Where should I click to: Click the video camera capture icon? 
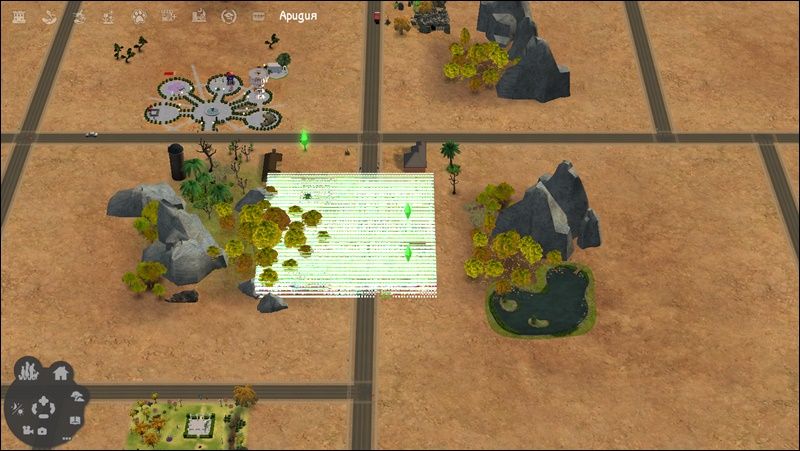pyautogui.click(x=27, y=431)
